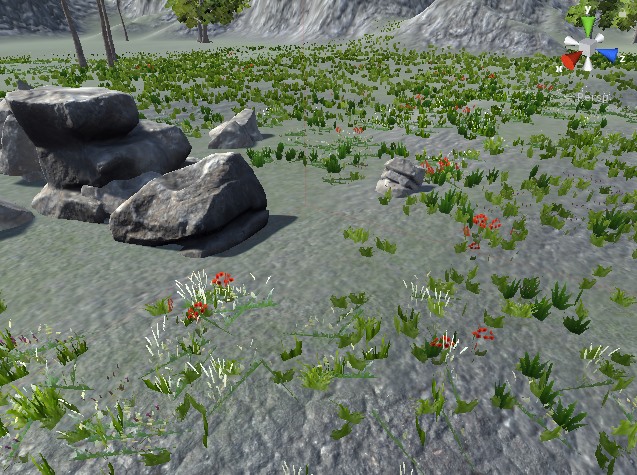The height and width of the screenshot is (475, 637).
Task: Click the blue Z axis cone on the gizmo
Action: [x=608, y=56]
